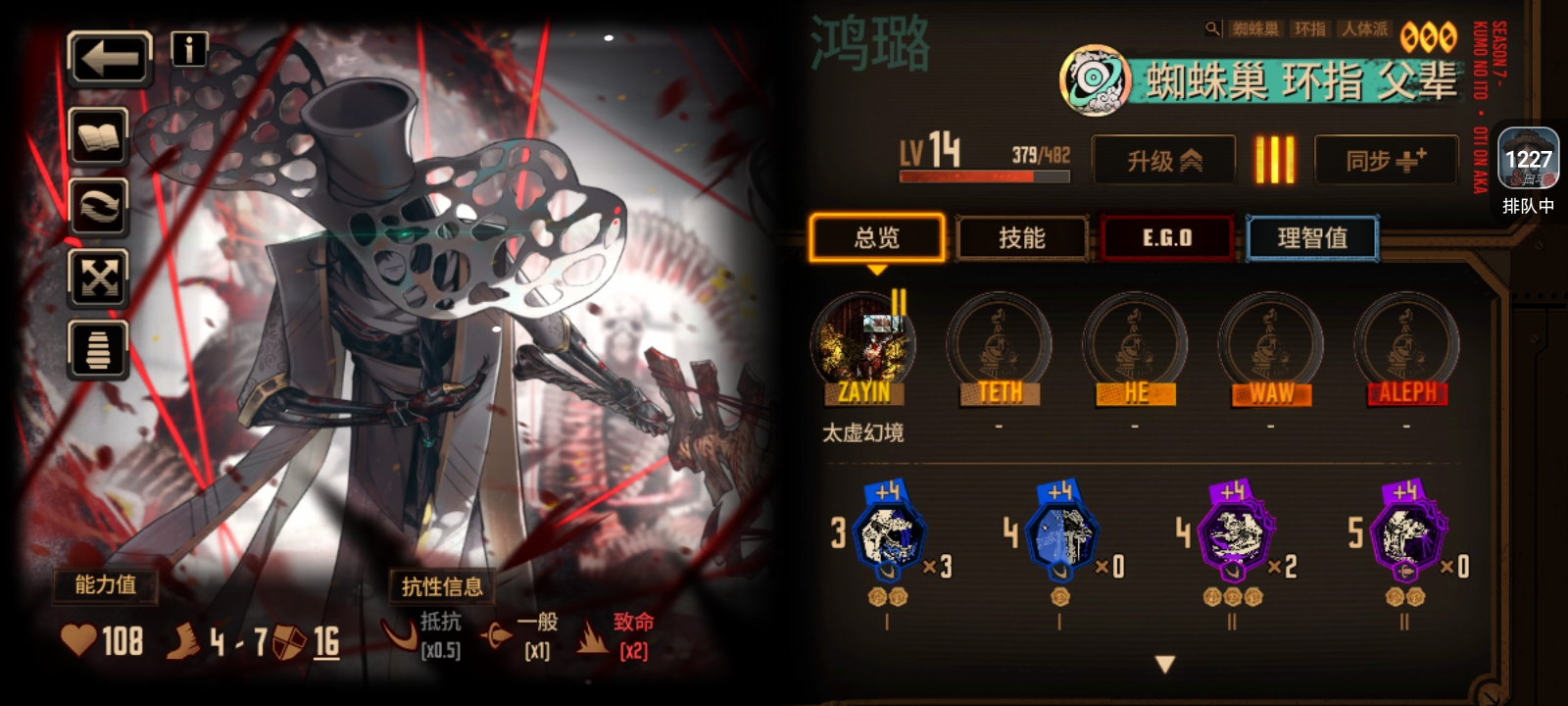Switch to the 技能 skills tab

tap(1022, 238)
